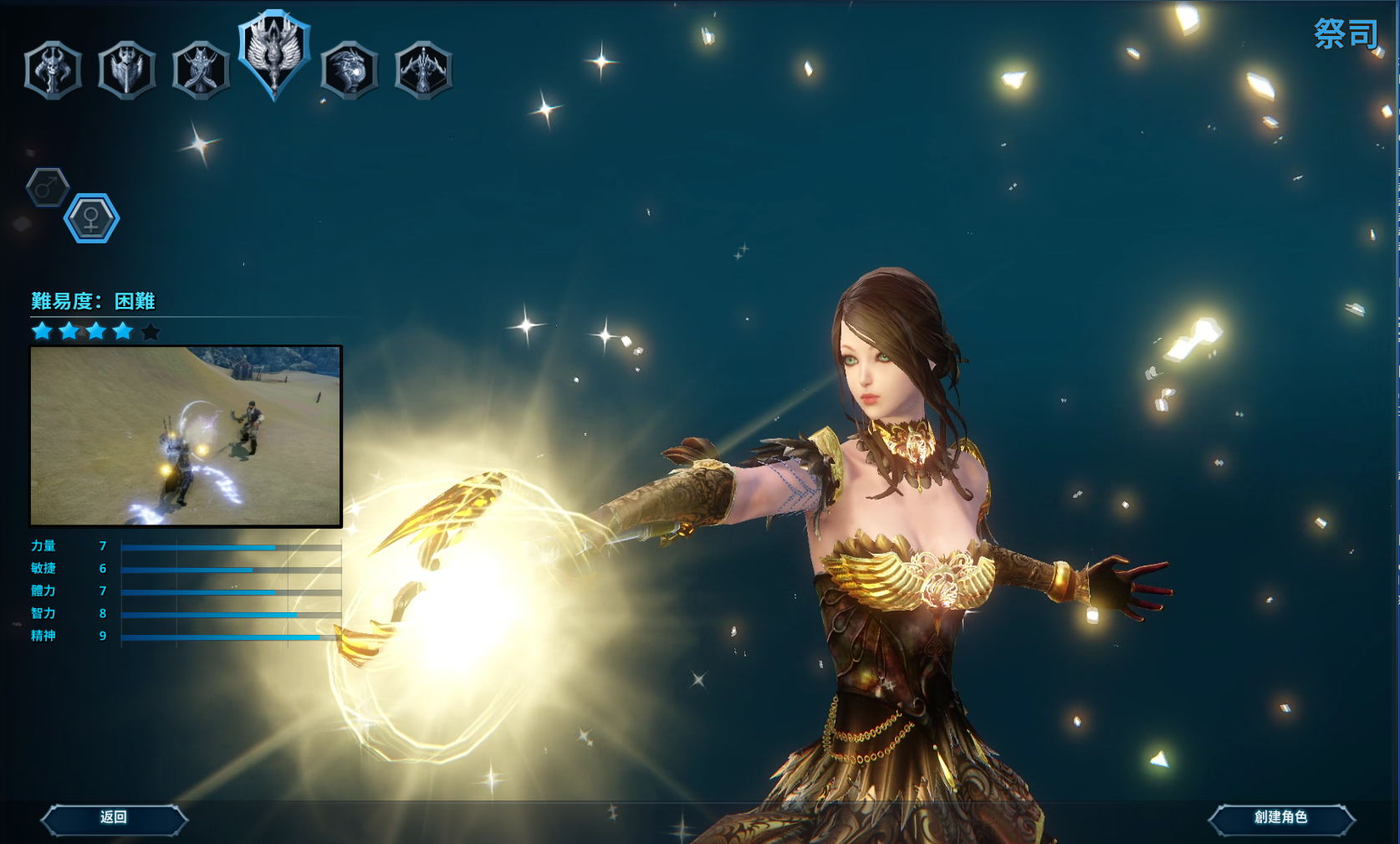Click the 返回 back button
This screenshot has height=844, width=1400.
(114, 818)
